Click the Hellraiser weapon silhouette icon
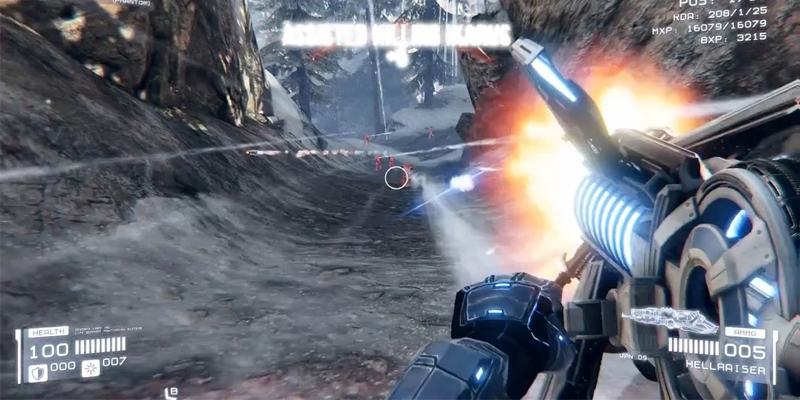Screen dimensions: 800x400 [x=671, y=321]
